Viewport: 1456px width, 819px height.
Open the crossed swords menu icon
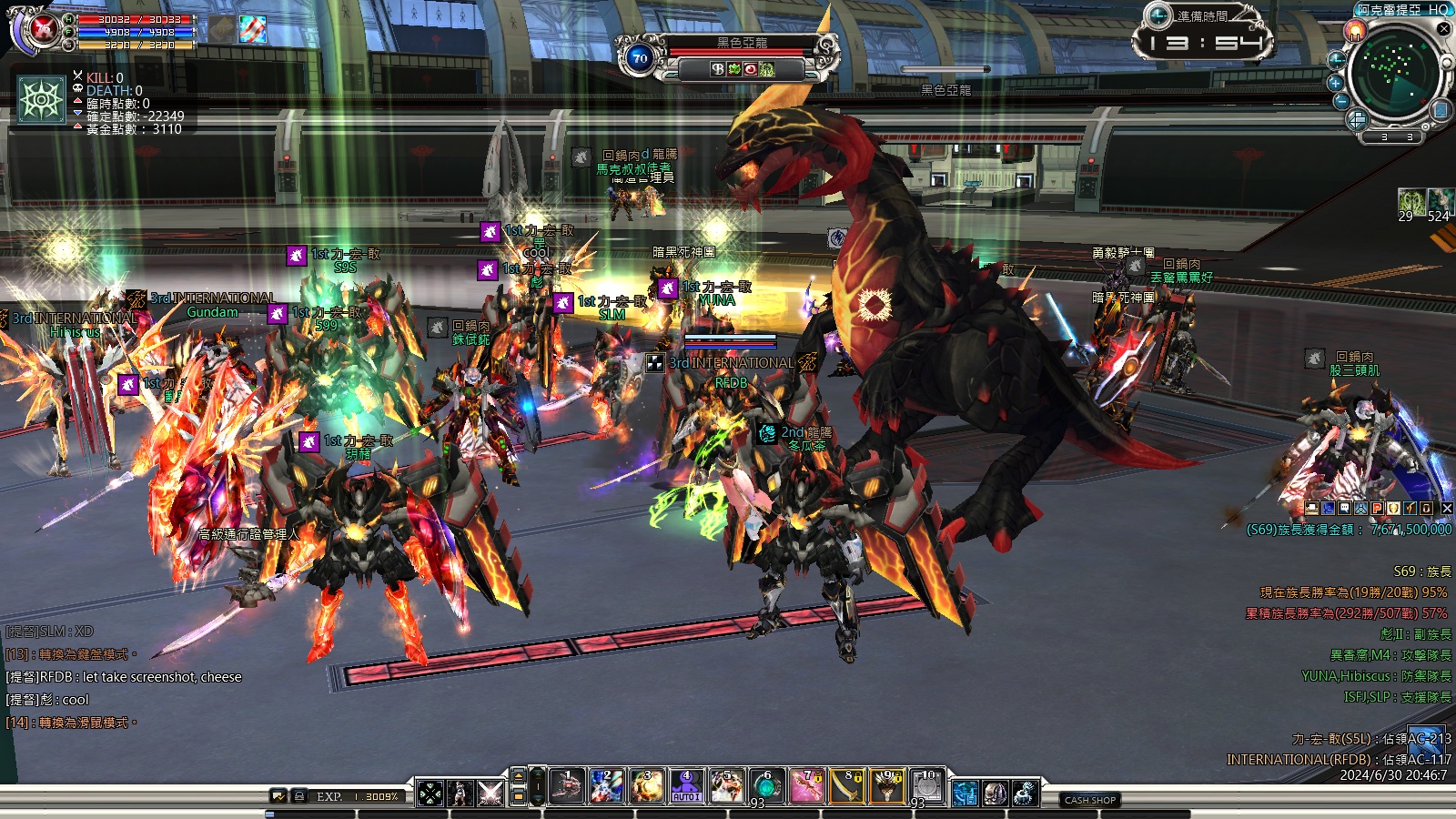(x=490, y=793)
